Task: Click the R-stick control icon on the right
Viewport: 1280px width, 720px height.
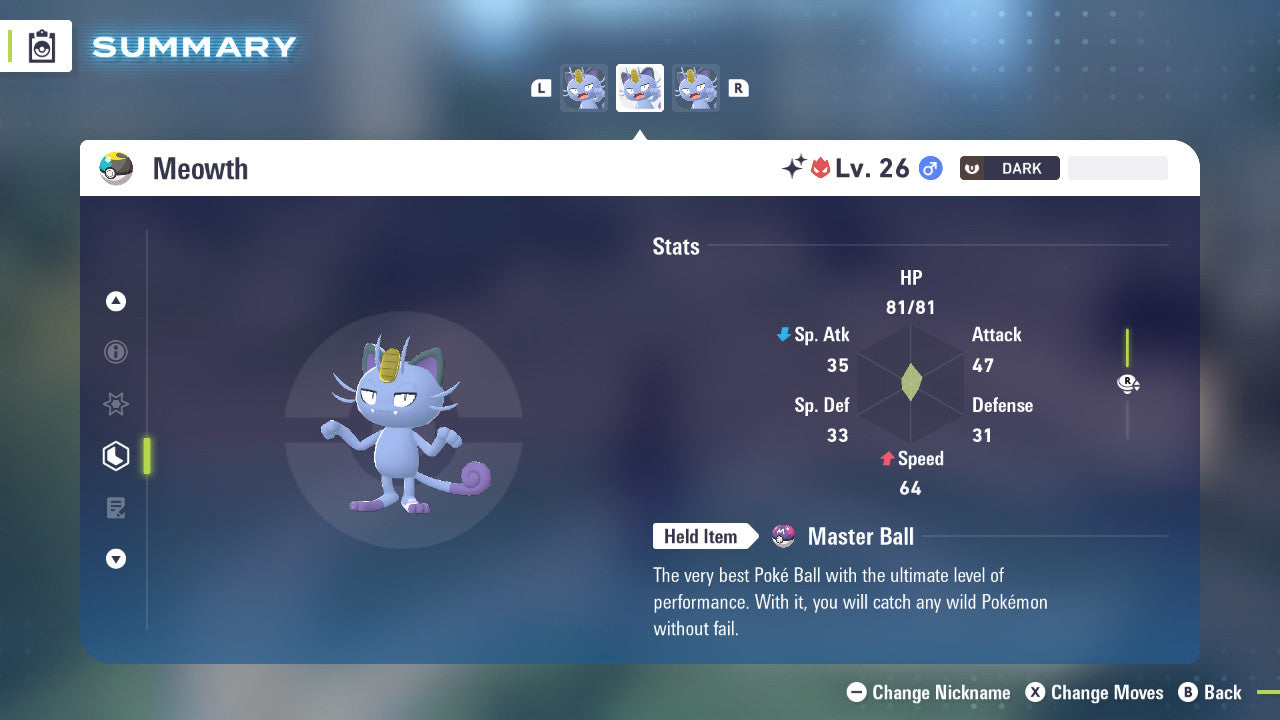Action: pyautogui.click(x=1128, y=383)
